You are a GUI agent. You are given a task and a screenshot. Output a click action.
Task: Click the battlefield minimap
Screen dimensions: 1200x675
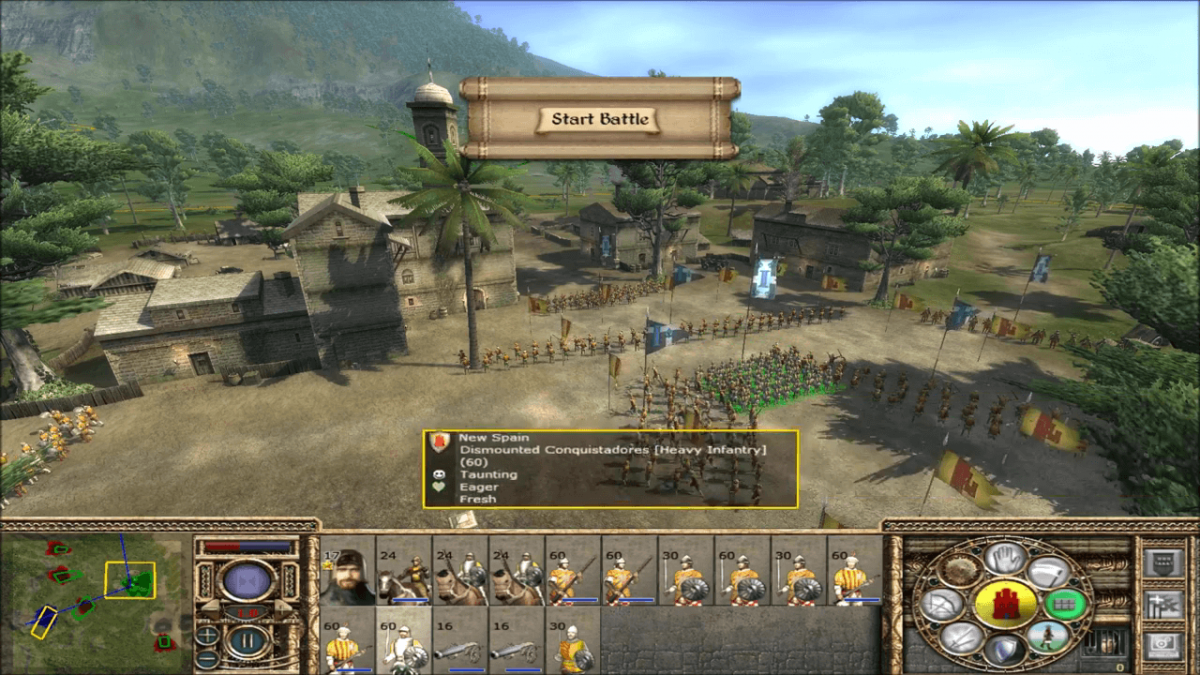coord(95,596)
